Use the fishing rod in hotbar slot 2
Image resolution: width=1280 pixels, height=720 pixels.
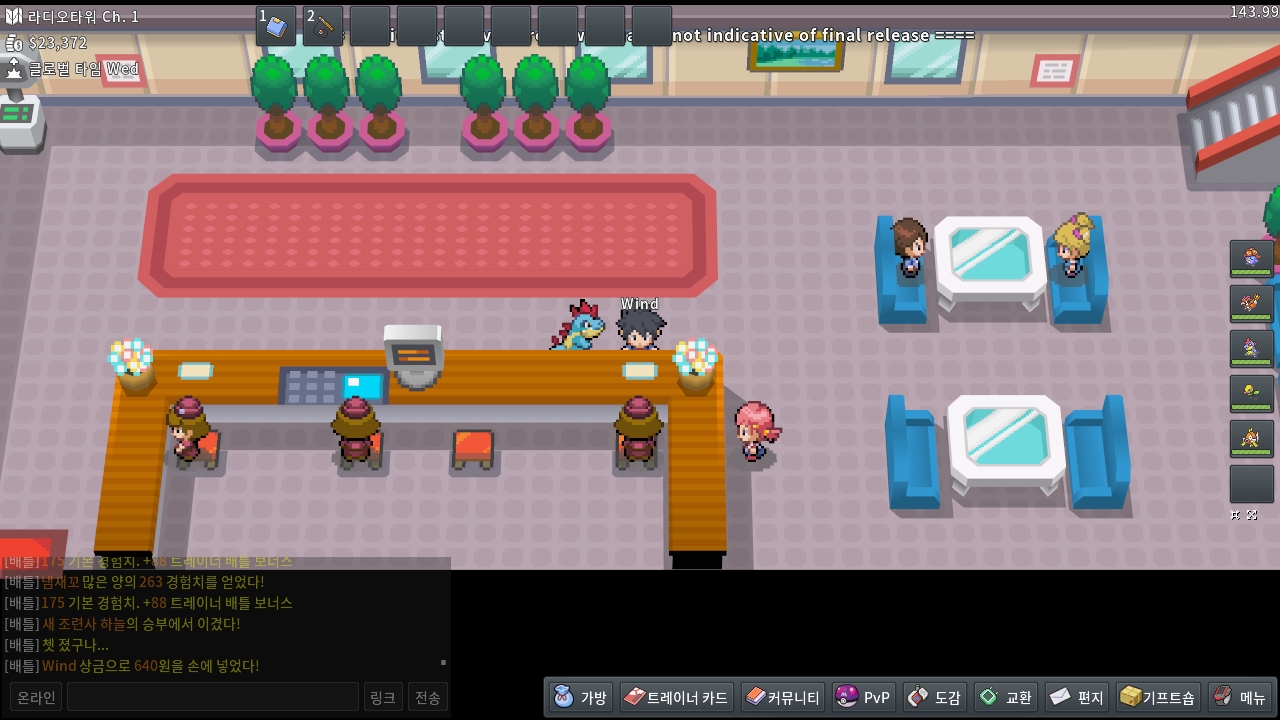pos(323,26)
